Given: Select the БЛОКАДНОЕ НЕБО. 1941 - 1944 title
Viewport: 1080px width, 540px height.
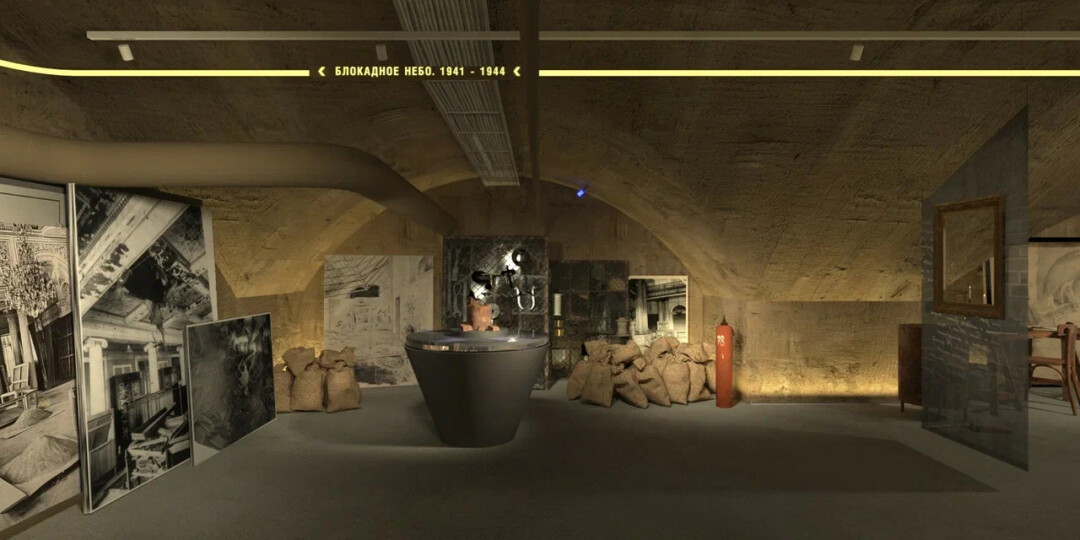Looking at the screenshot, I should point(419,72).
